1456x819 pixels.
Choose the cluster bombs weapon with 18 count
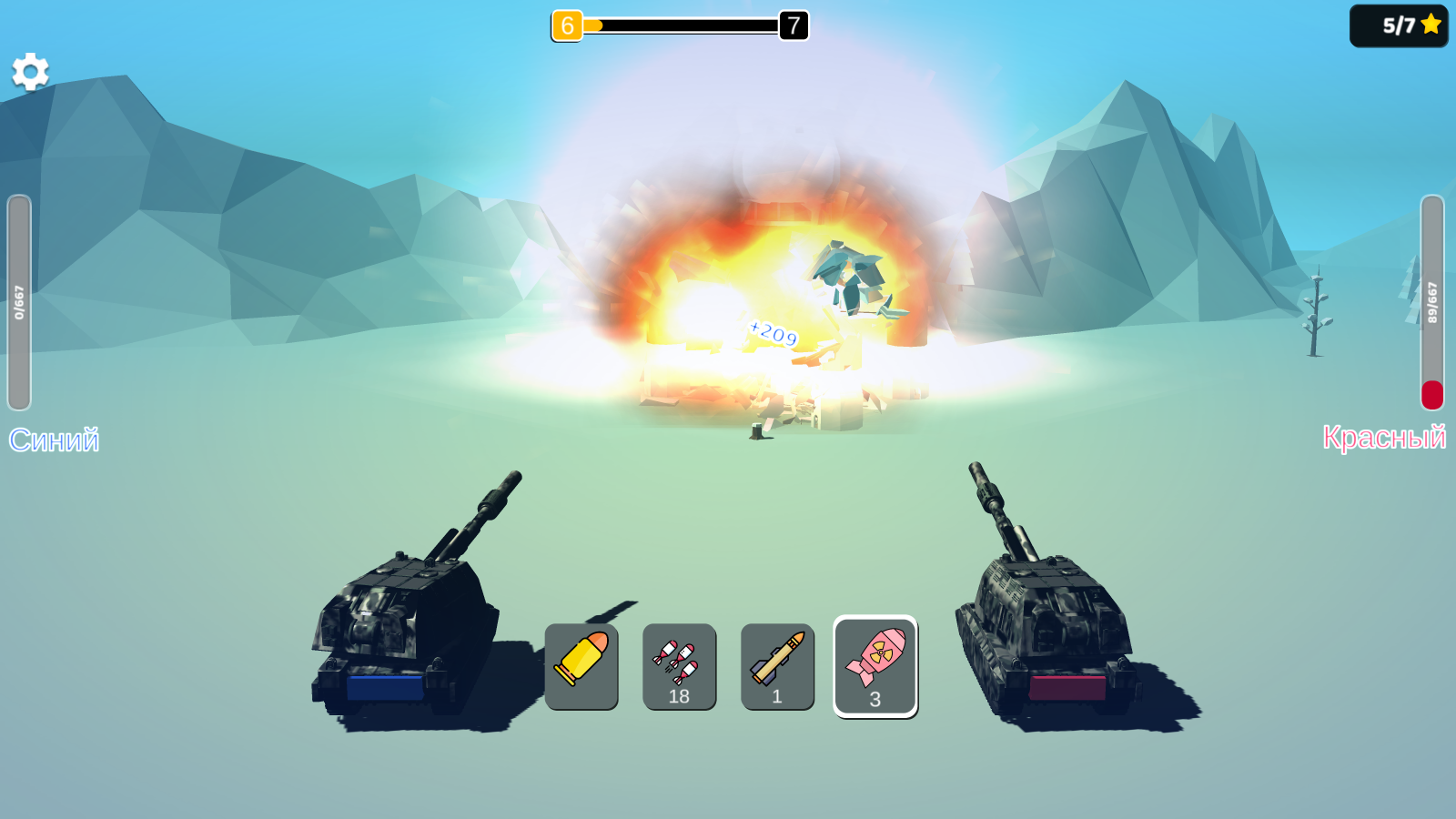point(680,667)
